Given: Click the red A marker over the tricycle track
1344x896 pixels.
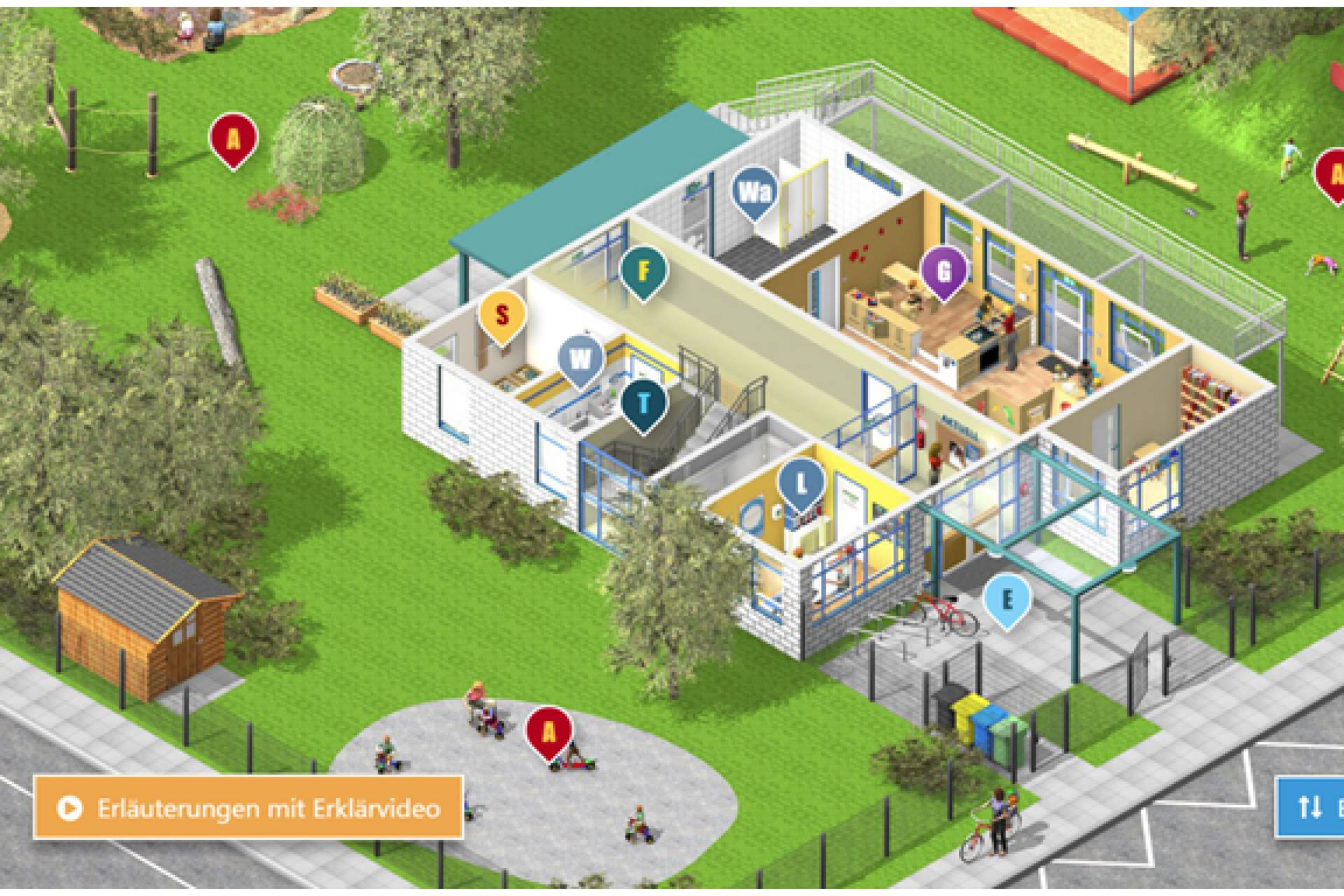Looking at the screenshot, I should (x=549, y=731).
